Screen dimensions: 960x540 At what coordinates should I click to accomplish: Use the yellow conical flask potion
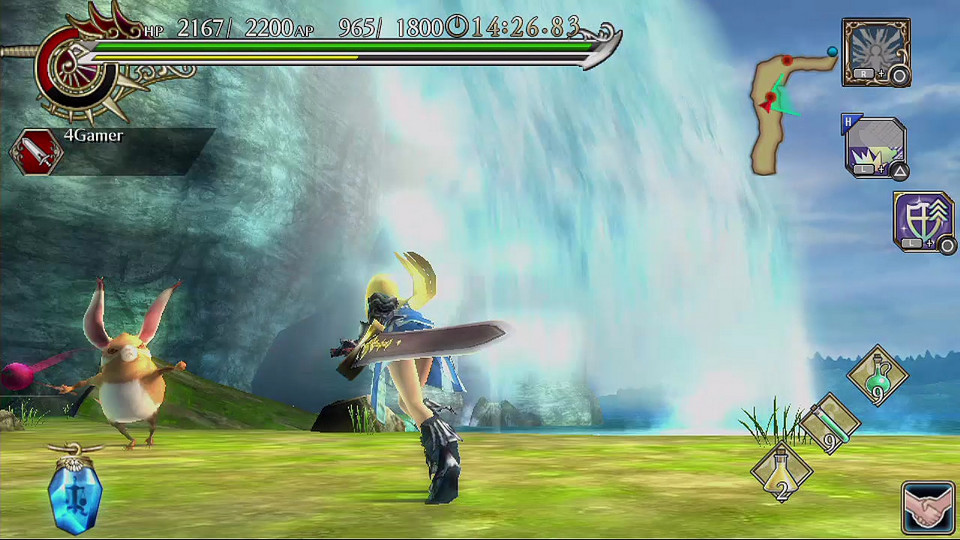pos(781,471)
